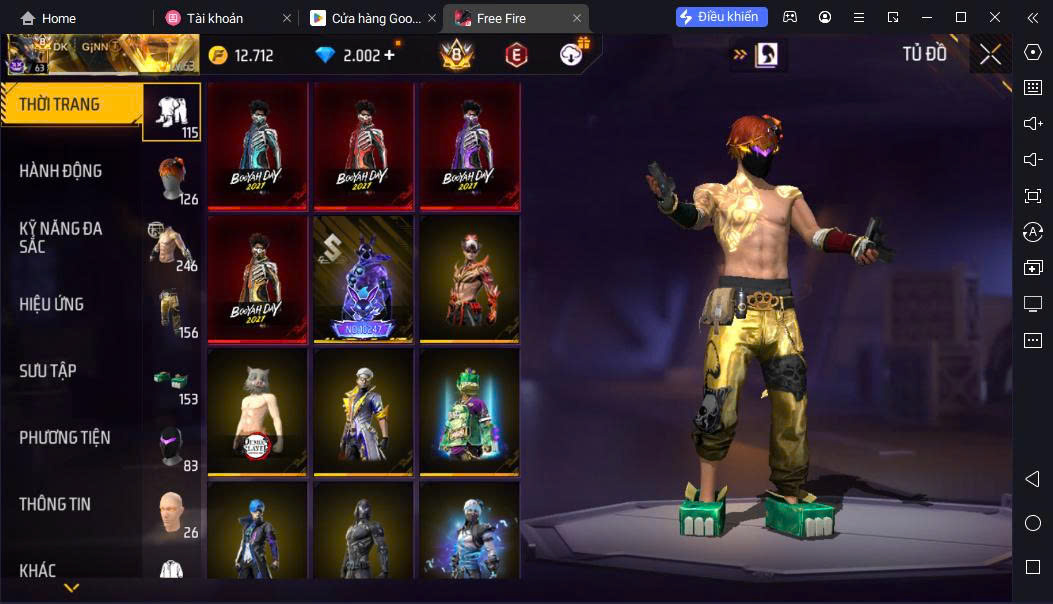
Task: Expand more categories with the down arrow
Action: [x=72, y=588]
